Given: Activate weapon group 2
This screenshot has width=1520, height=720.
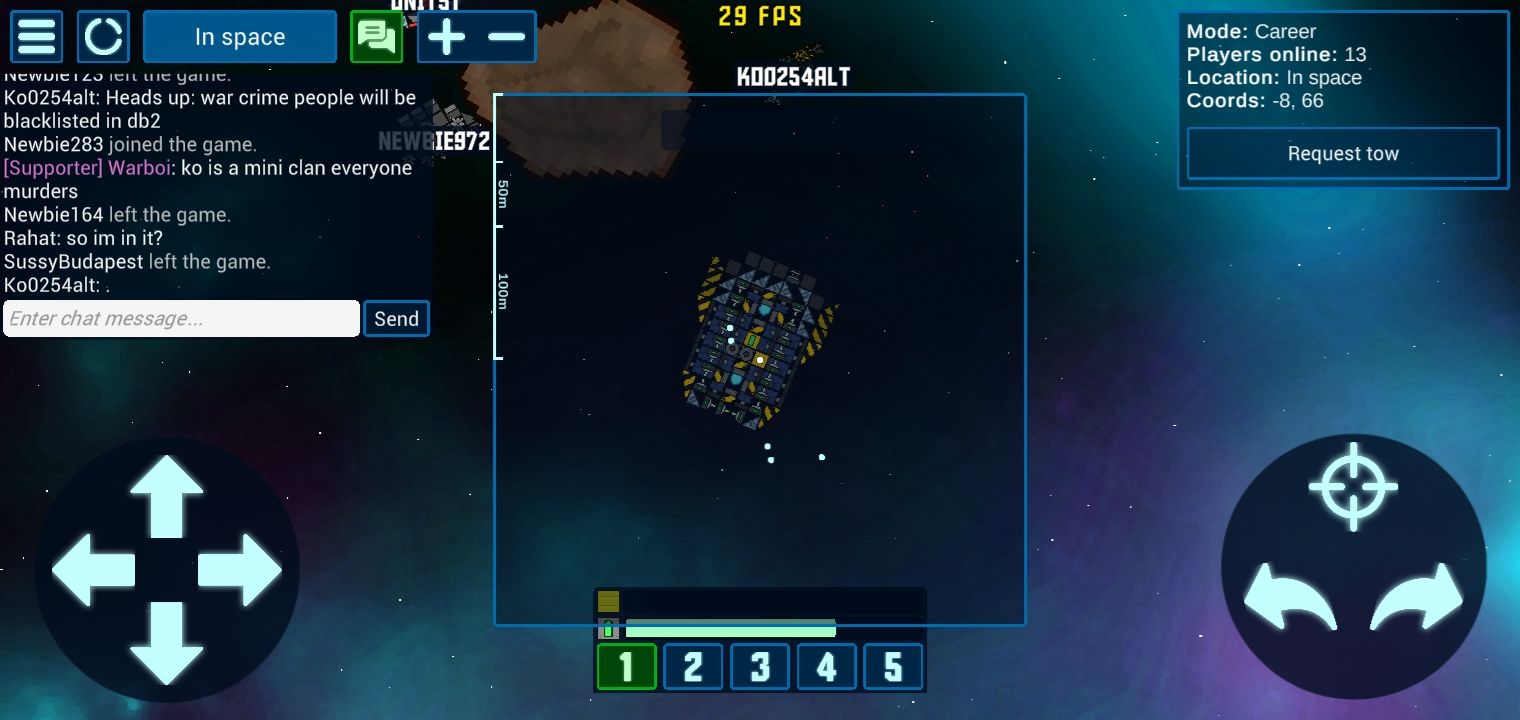Looking at the screenshot, I should (693, 667).
